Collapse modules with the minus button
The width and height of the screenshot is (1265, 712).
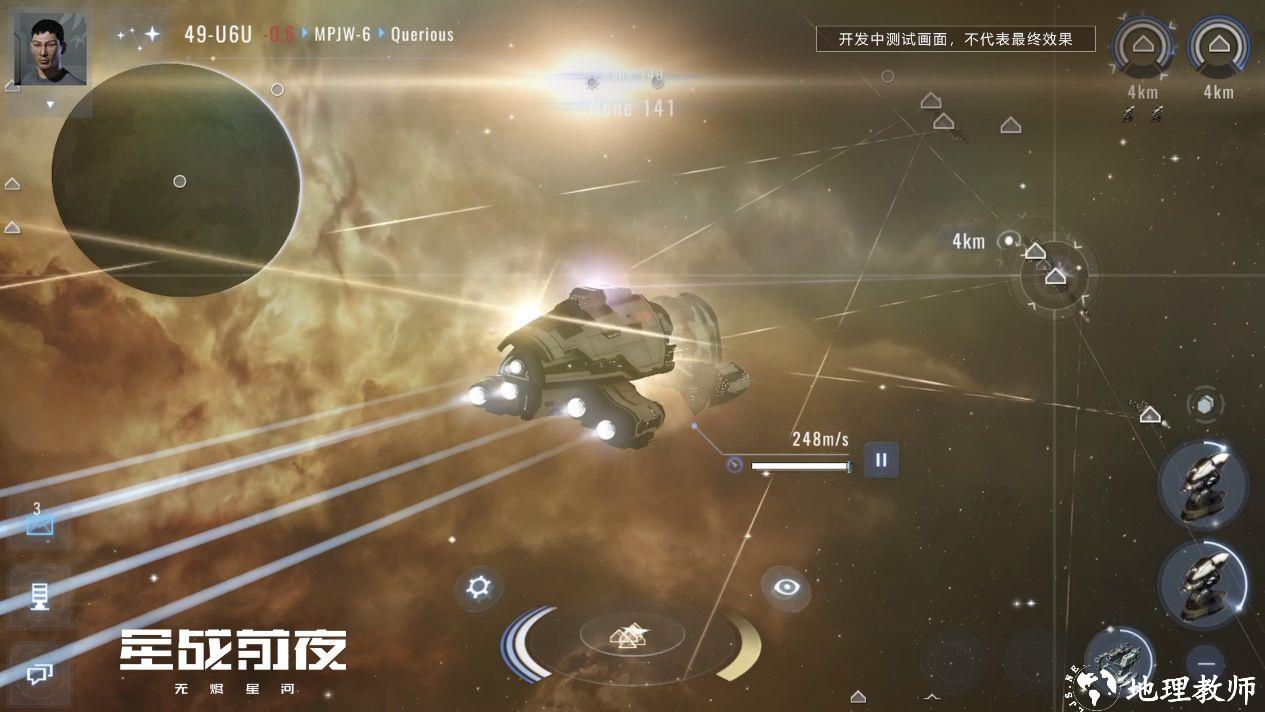click(x=1207, y=663)
